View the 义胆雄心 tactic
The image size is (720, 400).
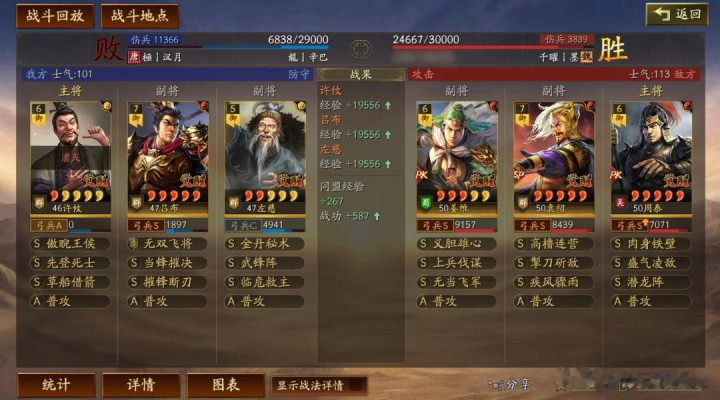click(x=457, y=243)
